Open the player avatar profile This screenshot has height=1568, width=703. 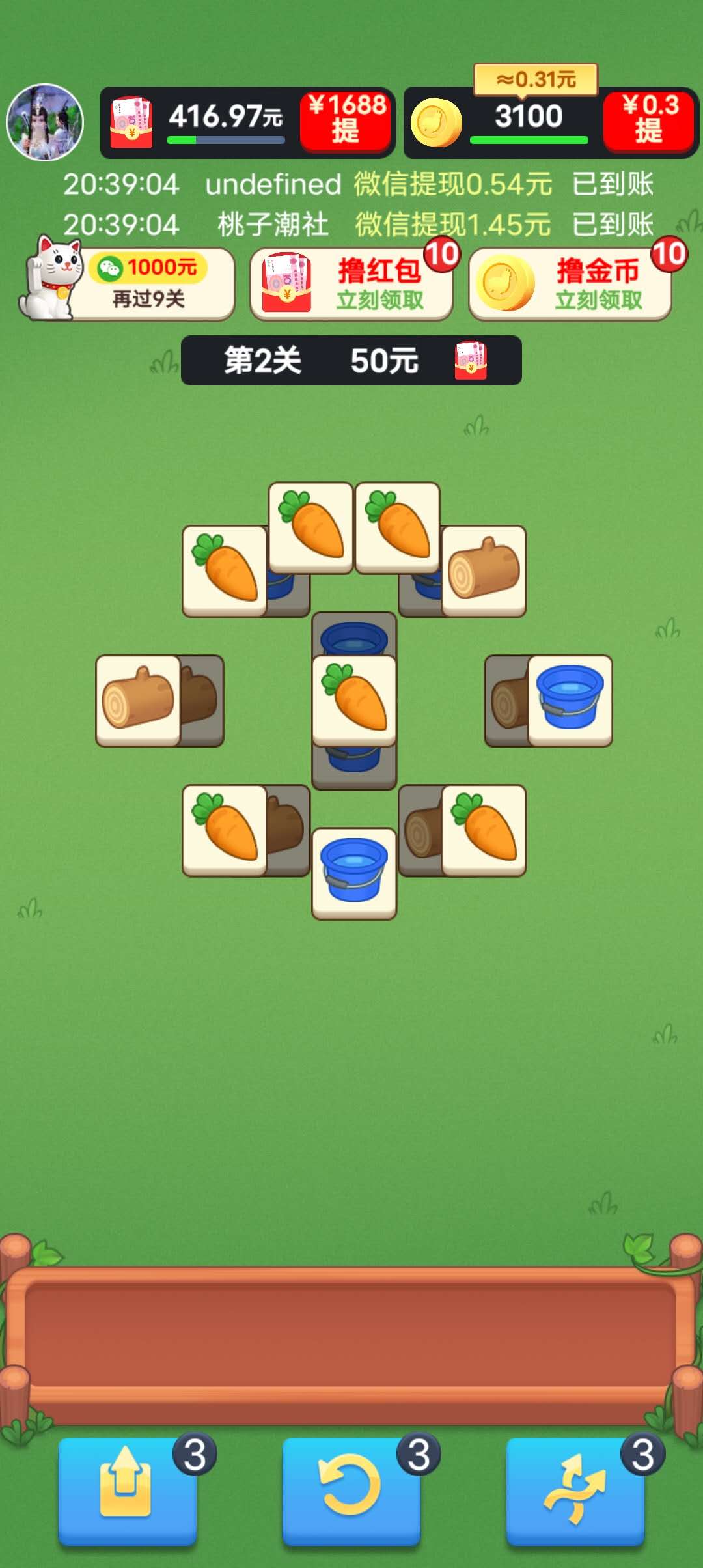pyautogui.click(x=45, y=122)
